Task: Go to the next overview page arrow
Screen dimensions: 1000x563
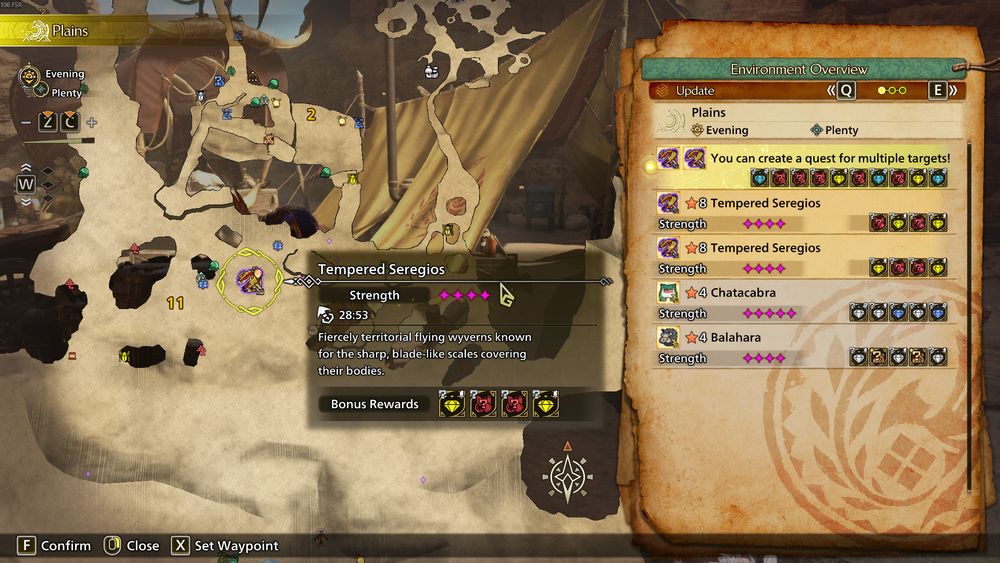Action: [945, 91]
